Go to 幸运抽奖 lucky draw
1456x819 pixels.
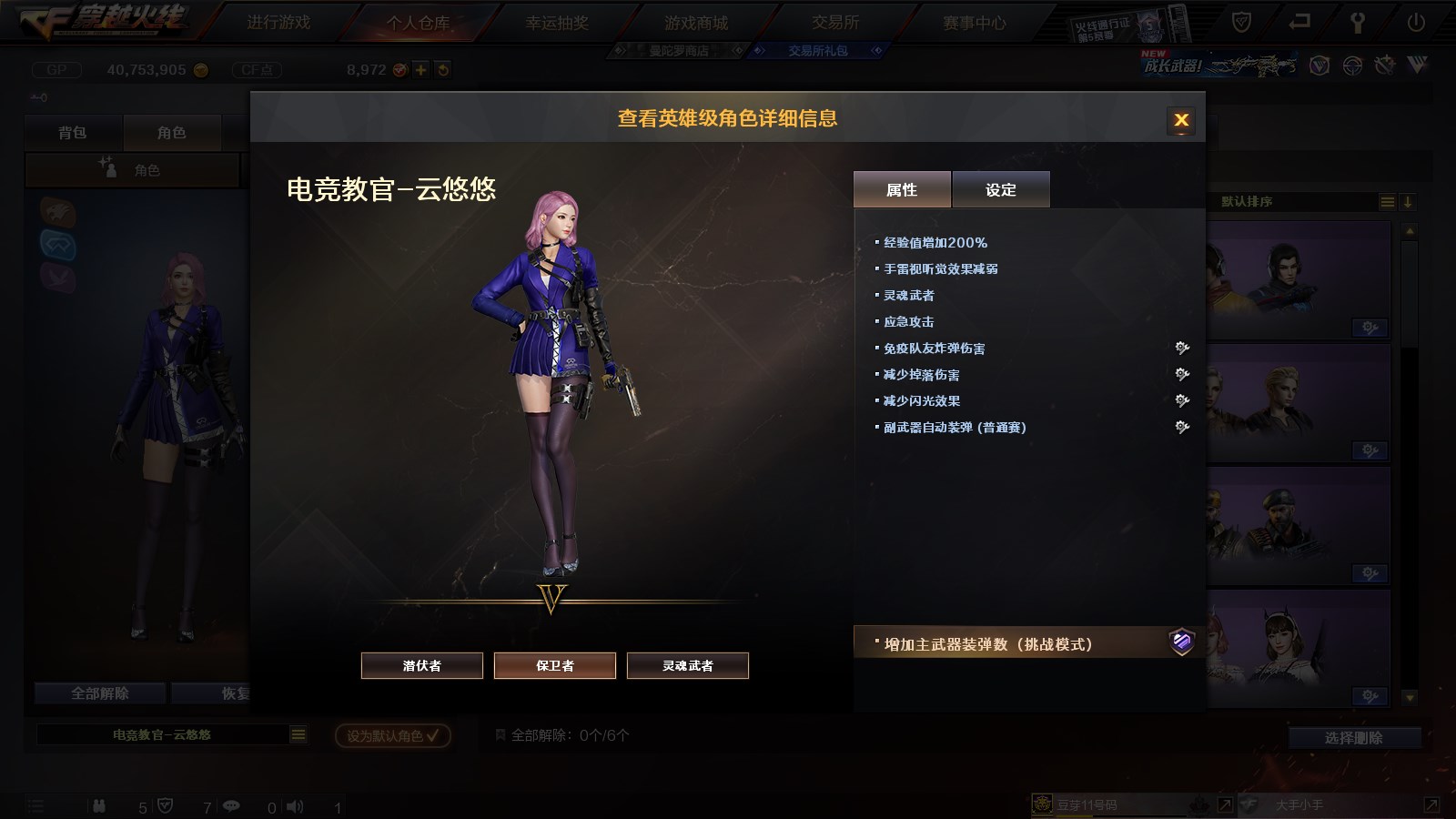tap(557, 23)
